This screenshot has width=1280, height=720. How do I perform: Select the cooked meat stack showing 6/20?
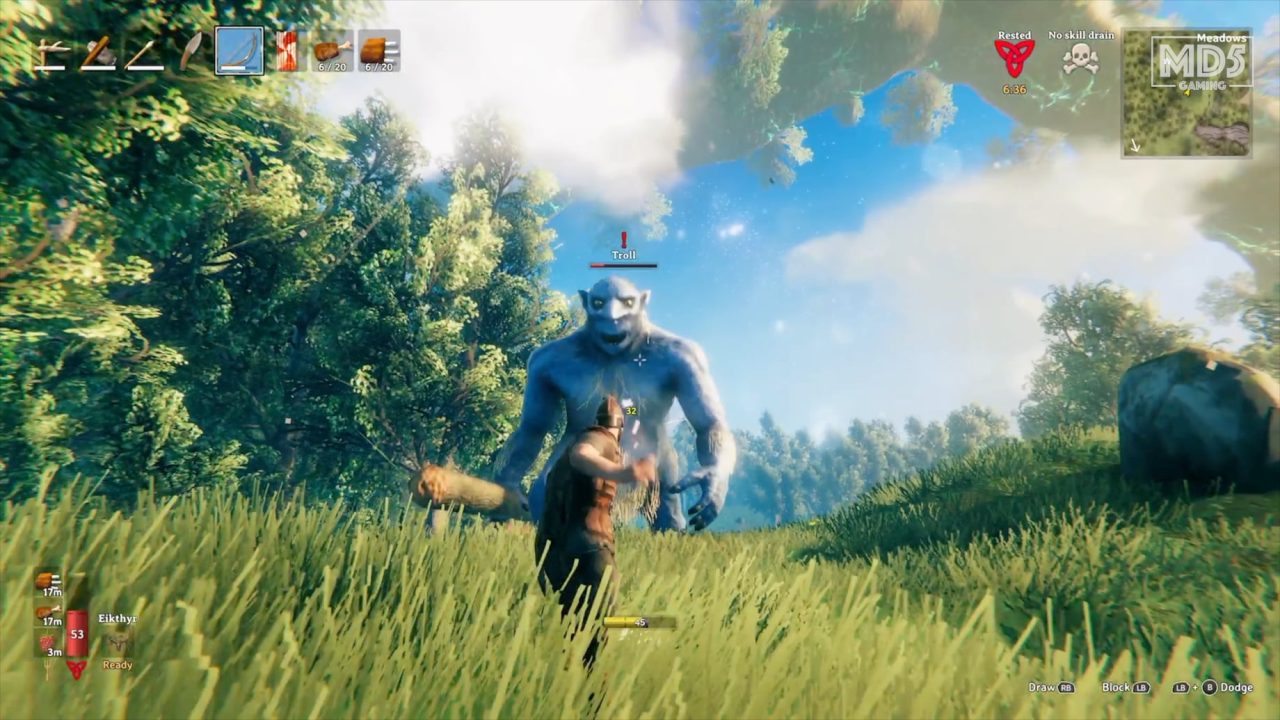pyautogui.click(x=332, y=50)
